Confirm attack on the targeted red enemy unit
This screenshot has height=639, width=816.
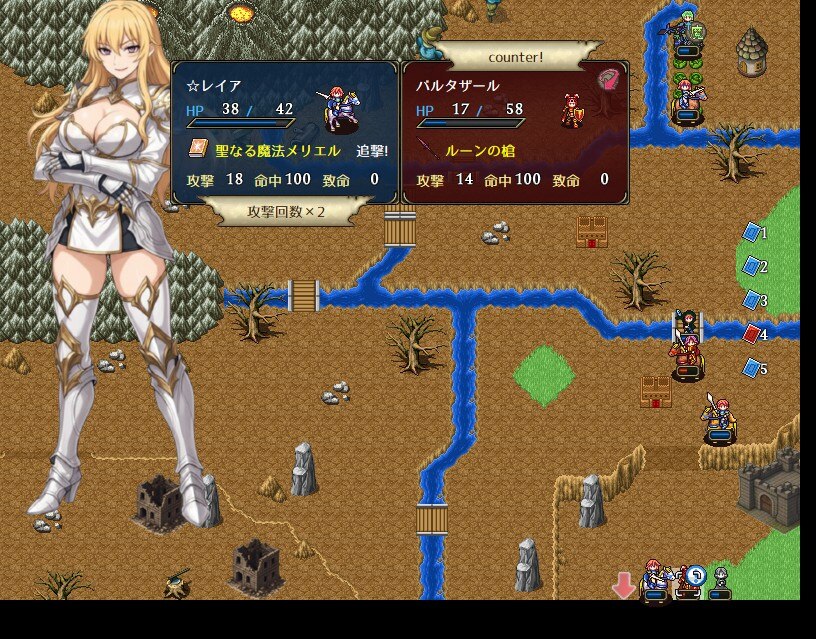685,354
